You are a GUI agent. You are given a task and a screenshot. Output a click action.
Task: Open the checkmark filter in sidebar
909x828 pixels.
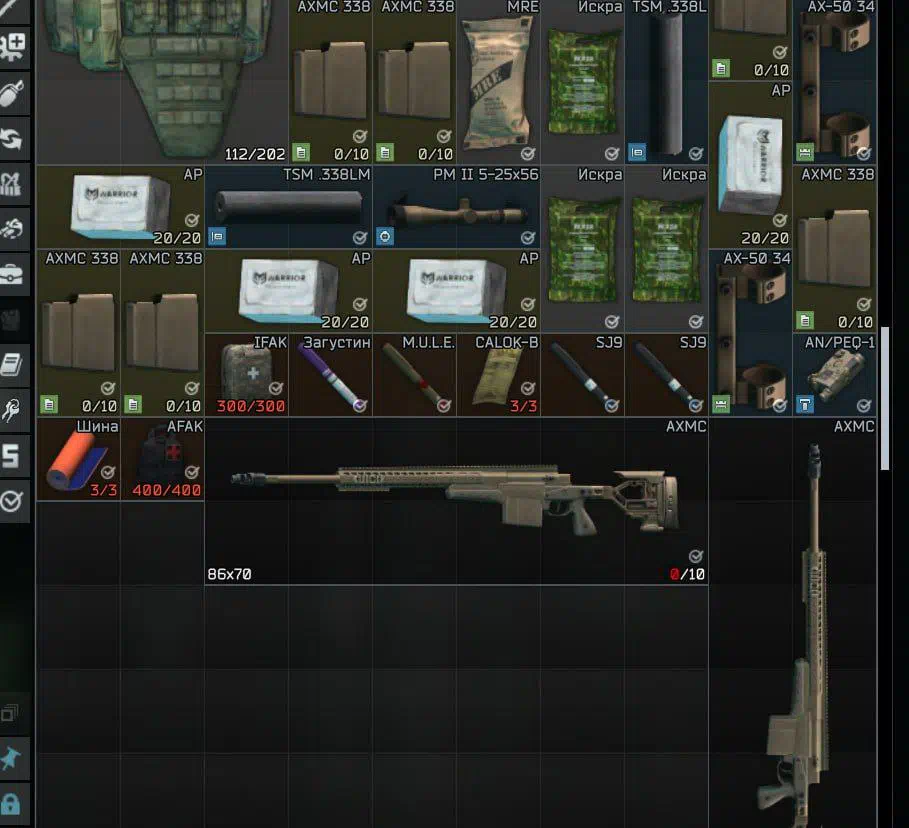coord(12,500)
